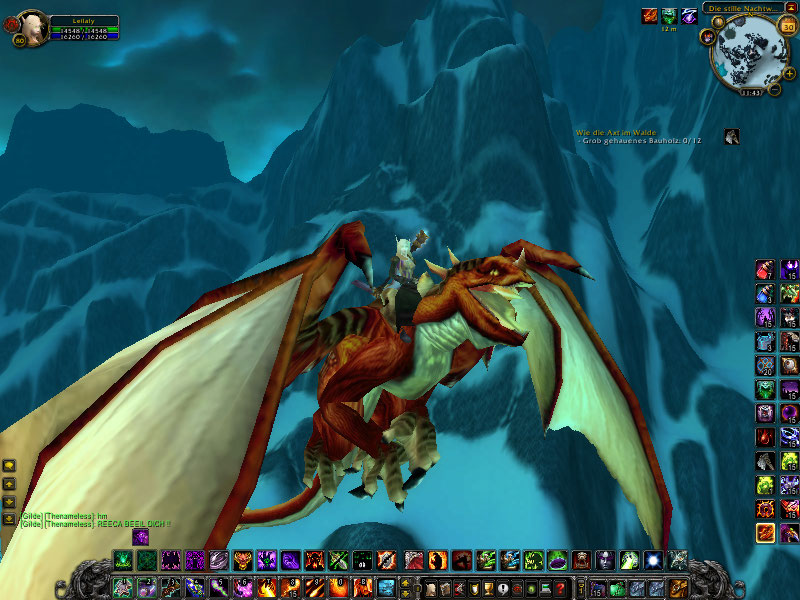800x600 pixels.
Task: Click the purple eye buff icon
Action: (x=689, y=16)
